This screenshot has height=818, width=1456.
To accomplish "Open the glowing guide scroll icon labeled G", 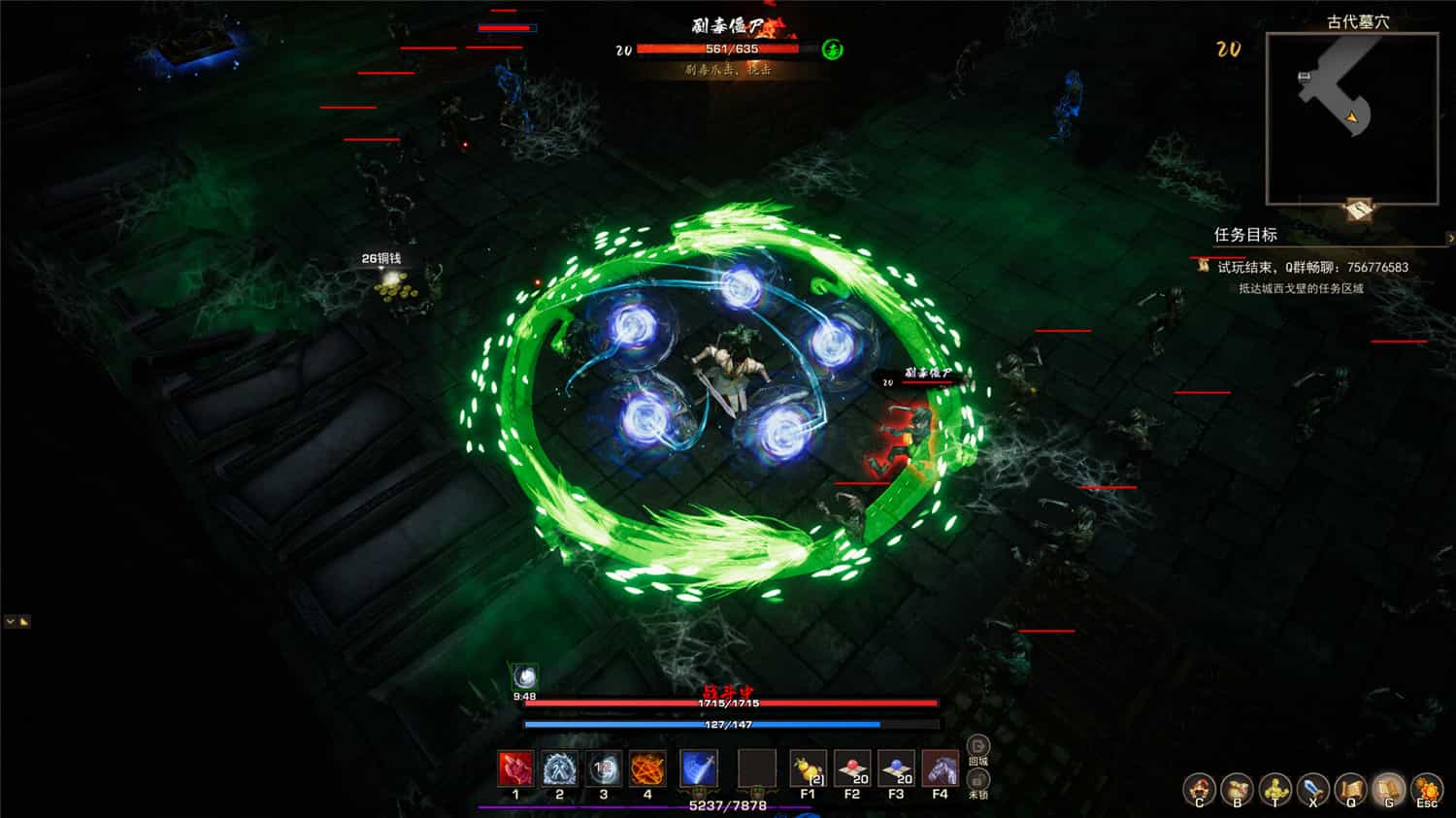I will pyautogui.click(x=1390, y=789).
